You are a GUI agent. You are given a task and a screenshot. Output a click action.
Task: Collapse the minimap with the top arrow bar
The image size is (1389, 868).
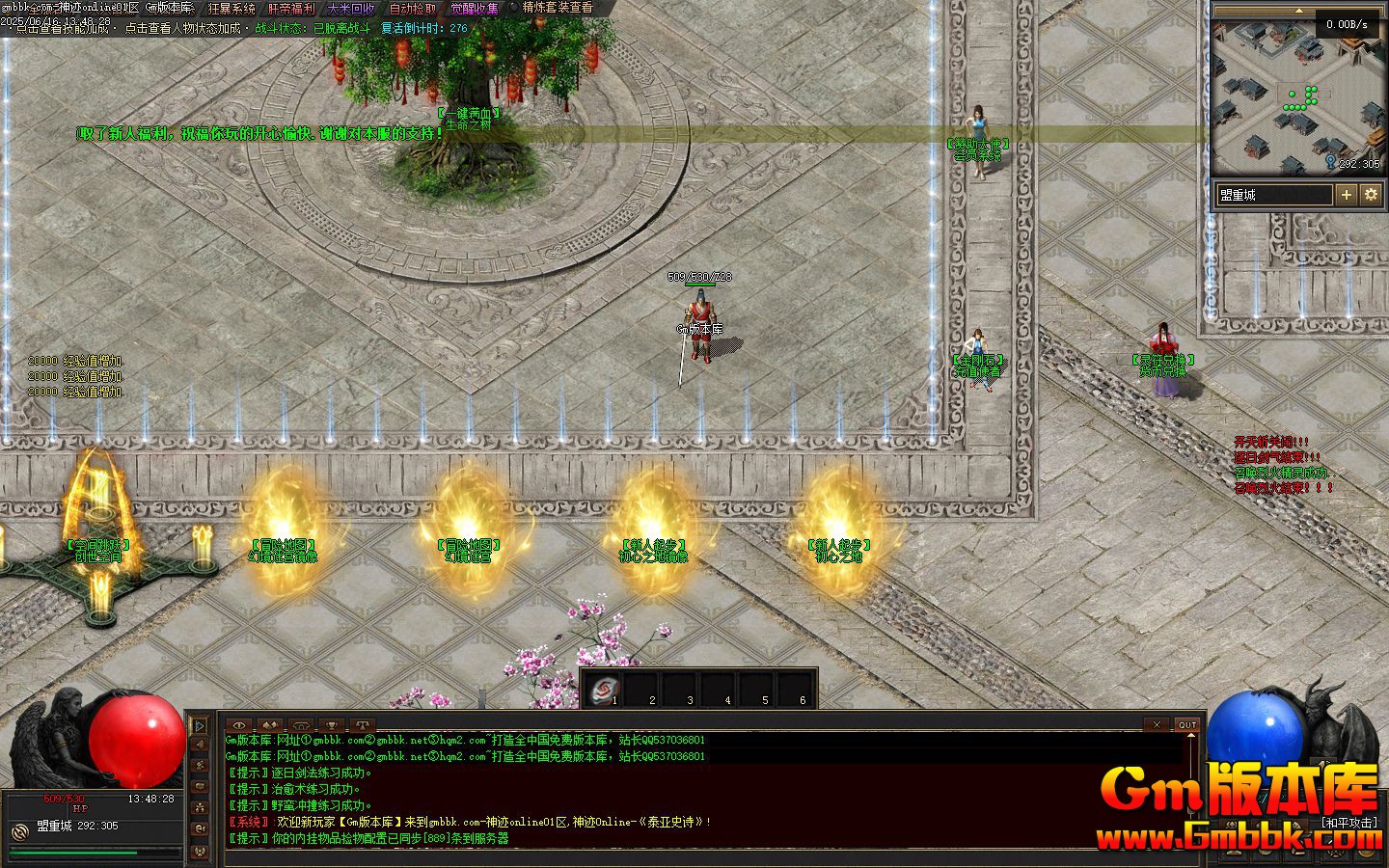[1297, 12]
